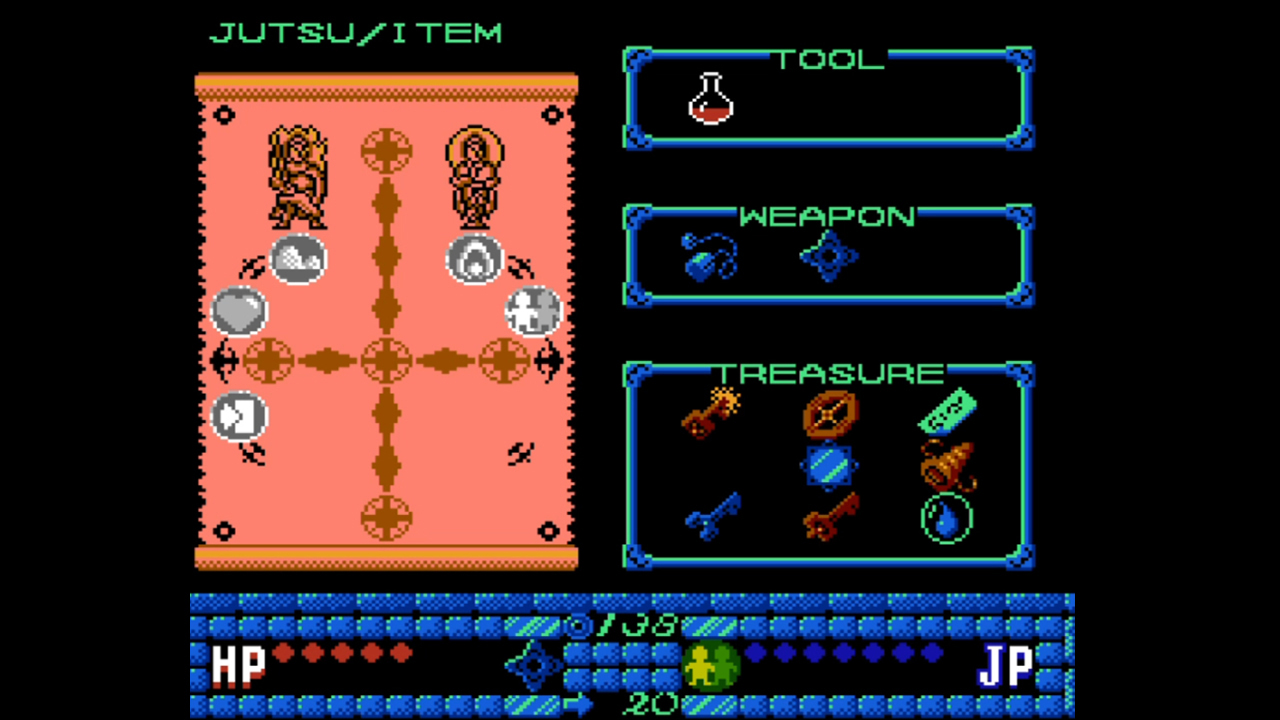The width and height of the screenshot is (1280, 720).
Task: Select the shuriken weapon icon
Action: coord(828,257)
